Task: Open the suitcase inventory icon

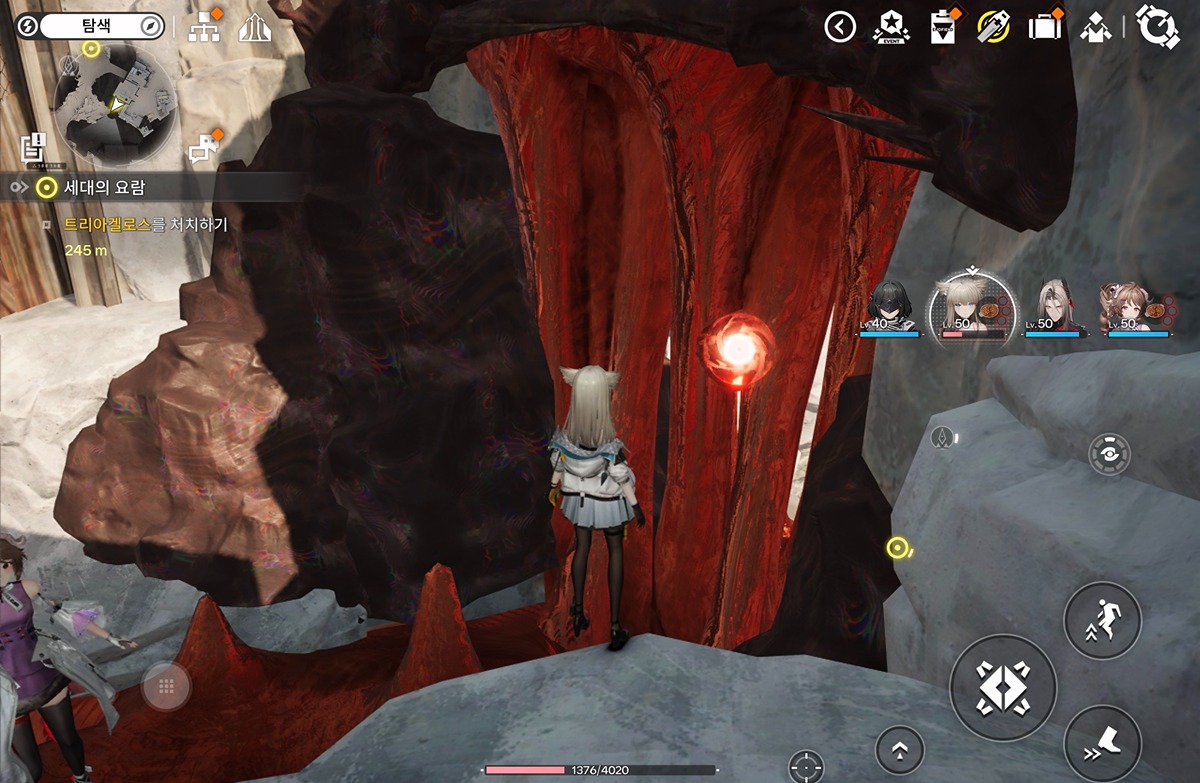Action: [1045, 27]
